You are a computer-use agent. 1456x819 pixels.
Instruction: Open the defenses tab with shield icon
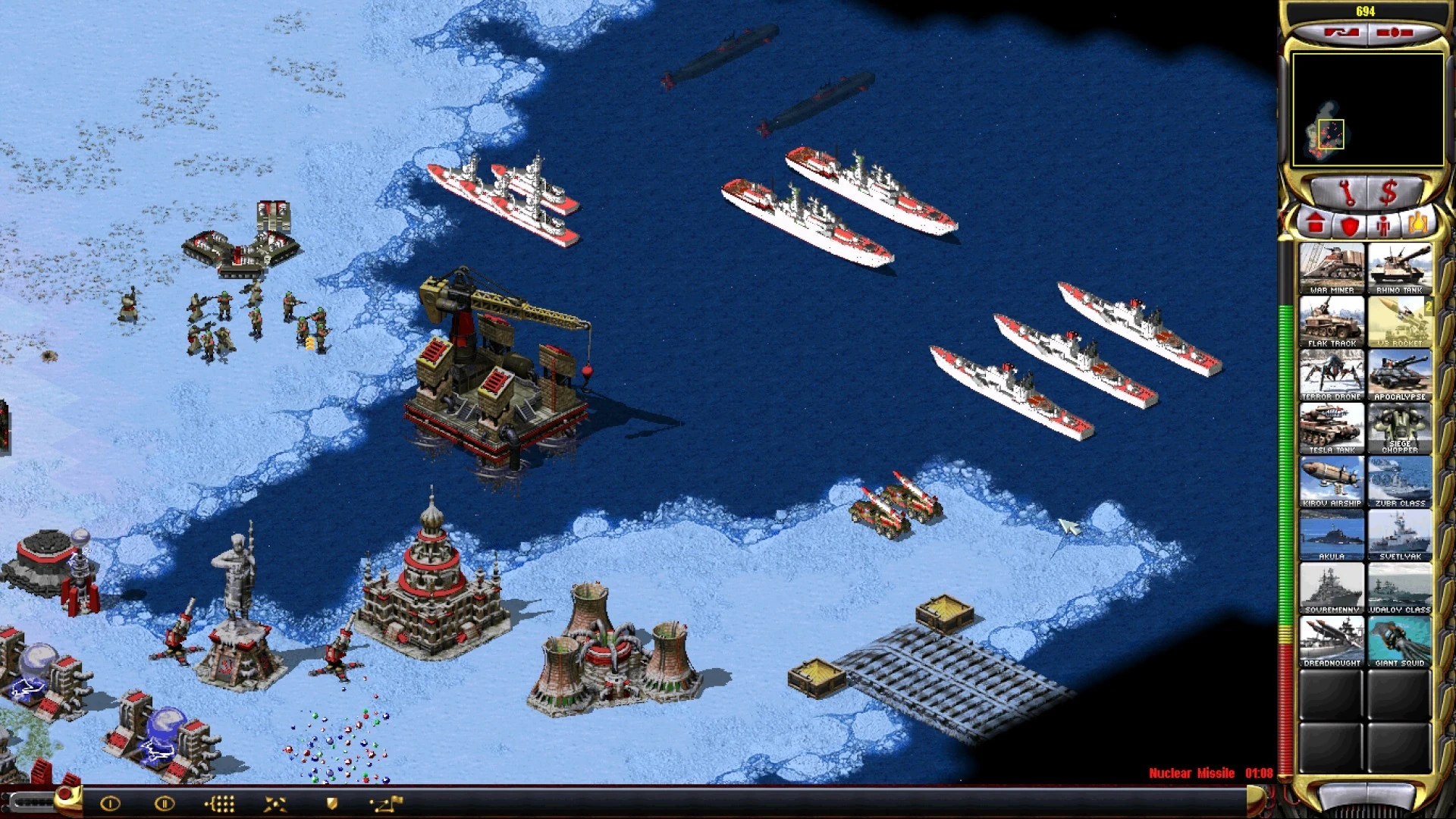1350,225
